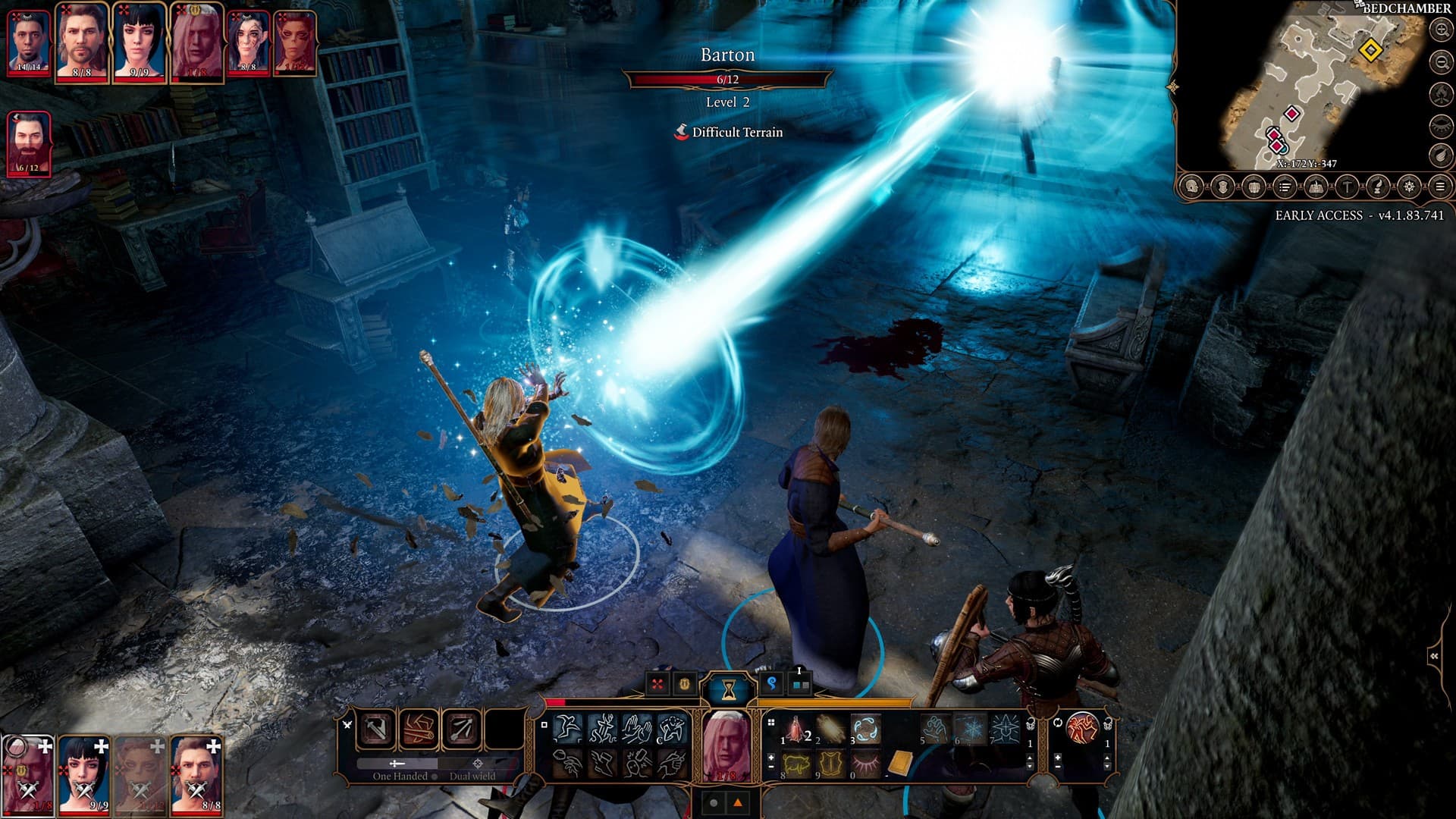
Task: Open the Crafting hammer icon below the minimap
Action: 1346,186
